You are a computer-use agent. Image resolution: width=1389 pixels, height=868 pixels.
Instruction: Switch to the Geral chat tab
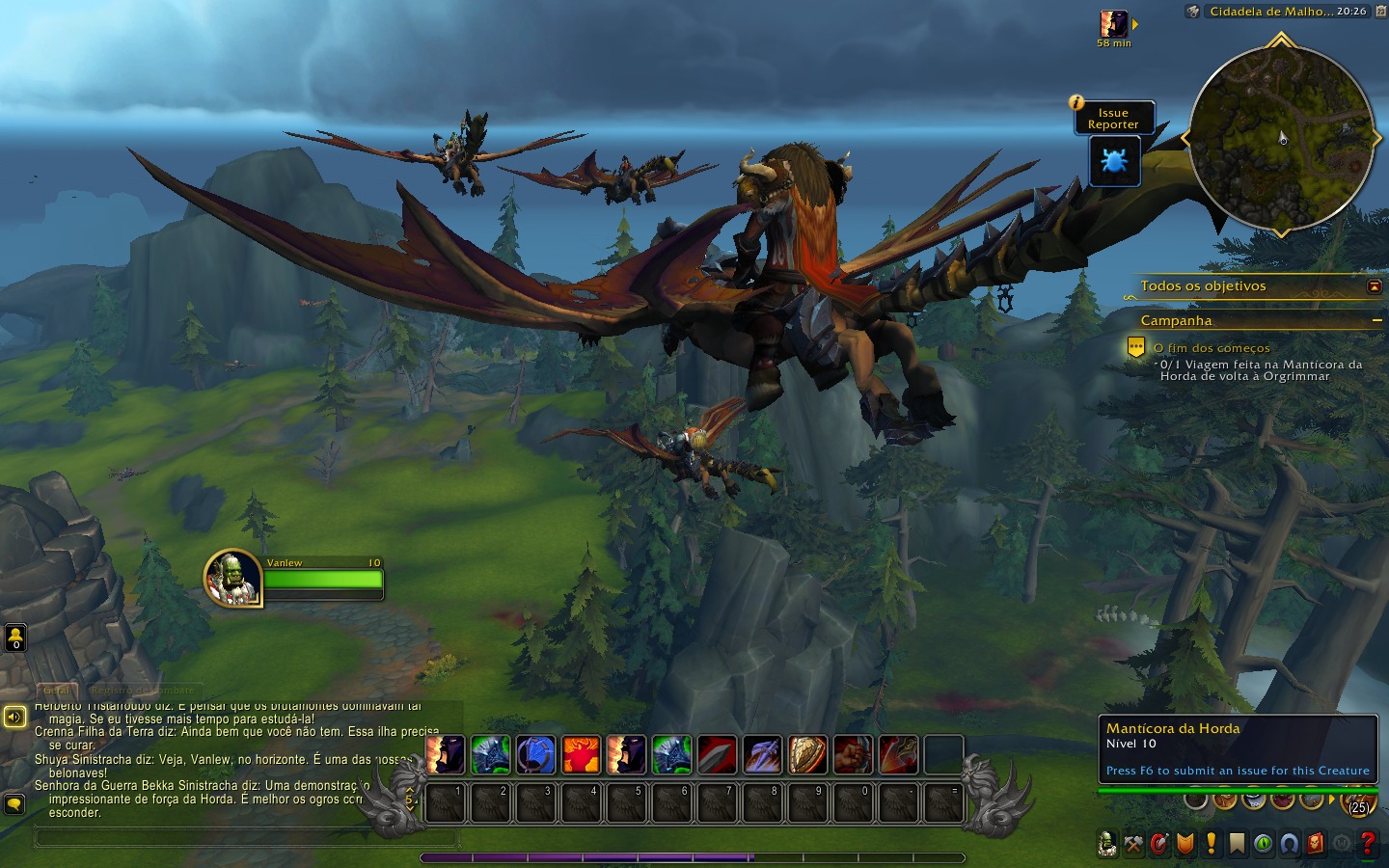point(57,691)
